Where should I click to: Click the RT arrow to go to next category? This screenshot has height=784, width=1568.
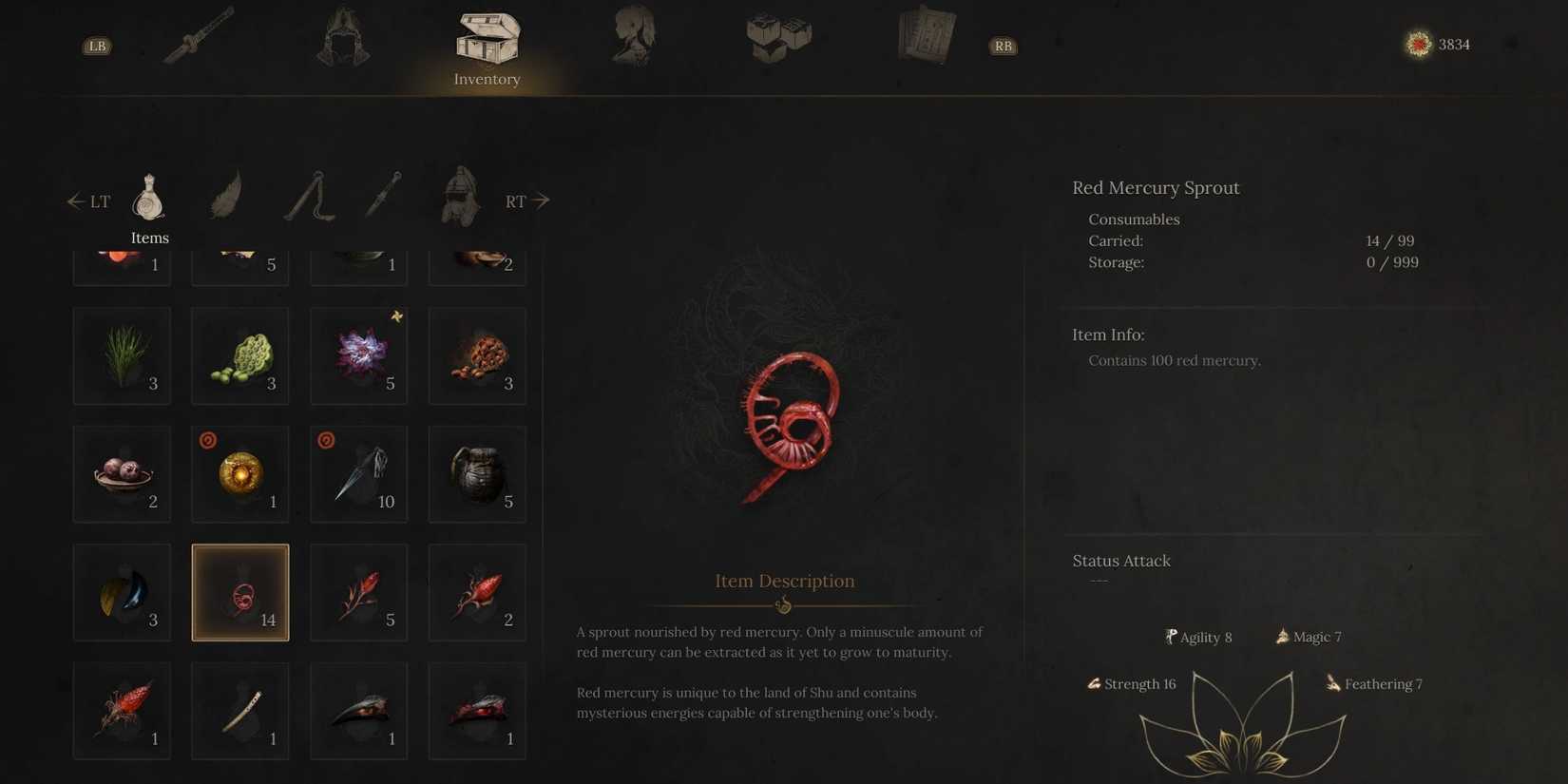pyautogui.click(x=526, y=201)
